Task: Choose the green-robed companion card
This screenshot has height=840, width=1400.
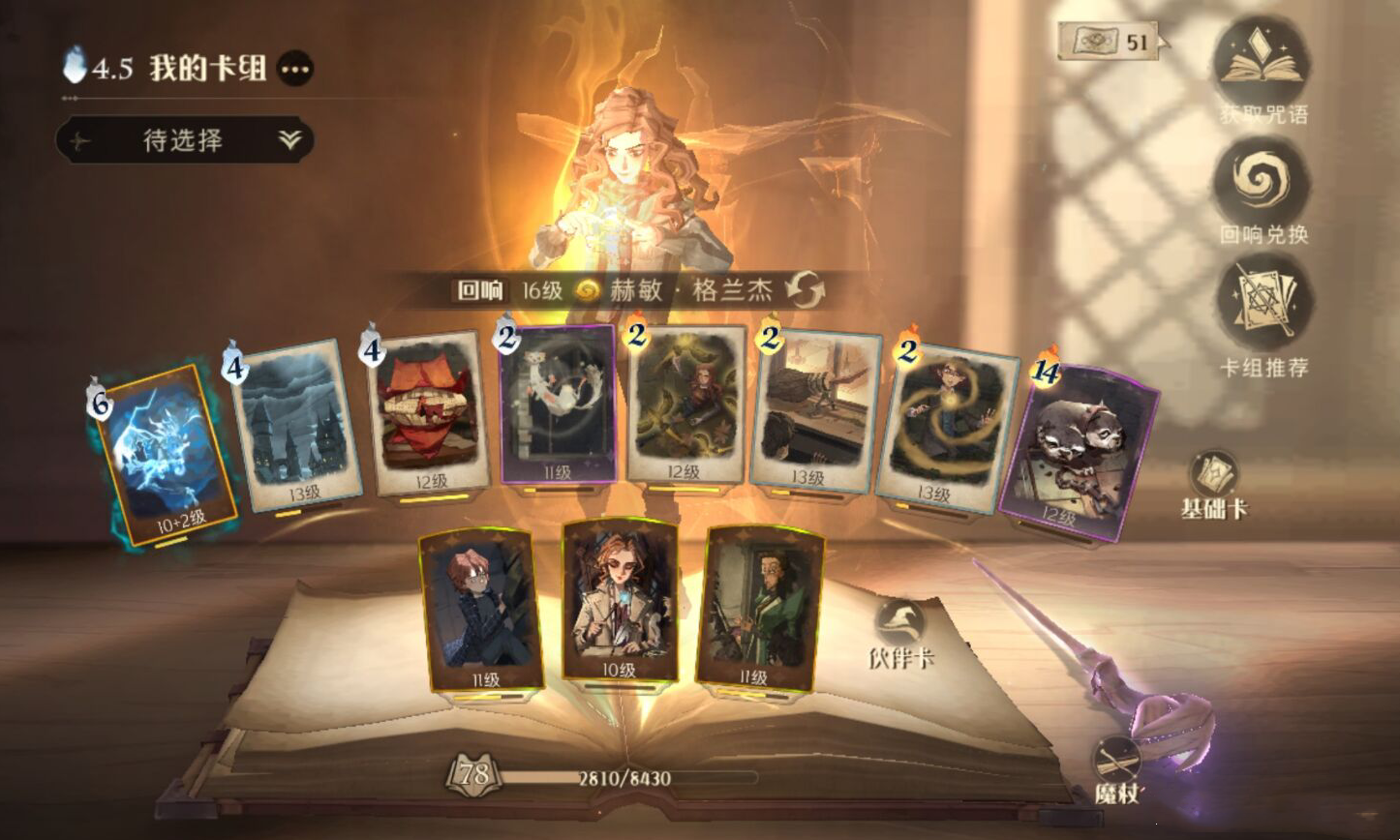Action: click(x=758, y=607)
